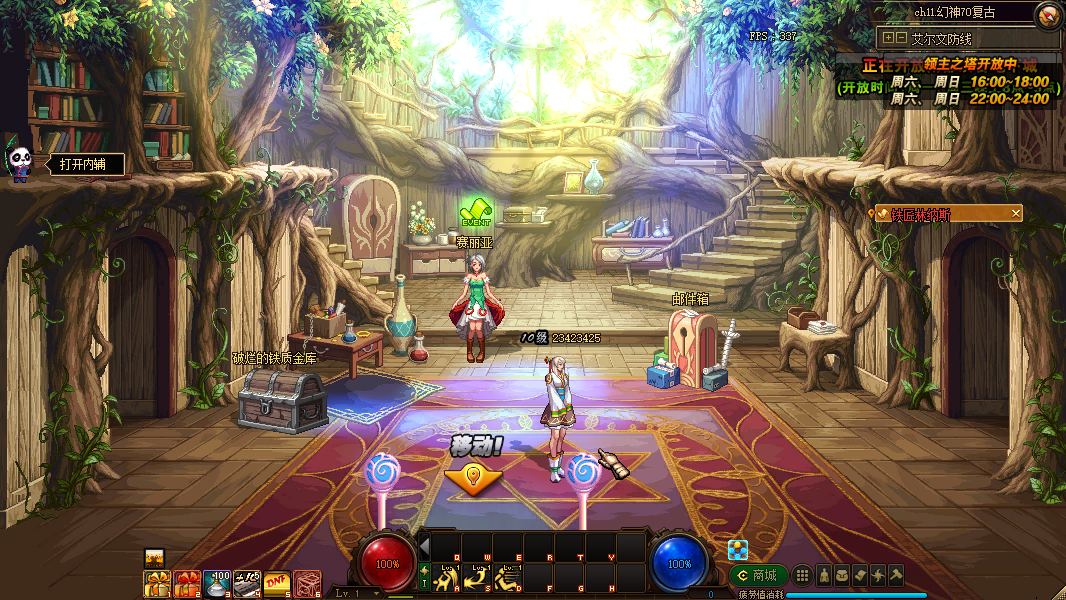Viewport: 1066px width, 600px height.
Task: Activate the skill in hotkey slot A
Action: (445, 578)
